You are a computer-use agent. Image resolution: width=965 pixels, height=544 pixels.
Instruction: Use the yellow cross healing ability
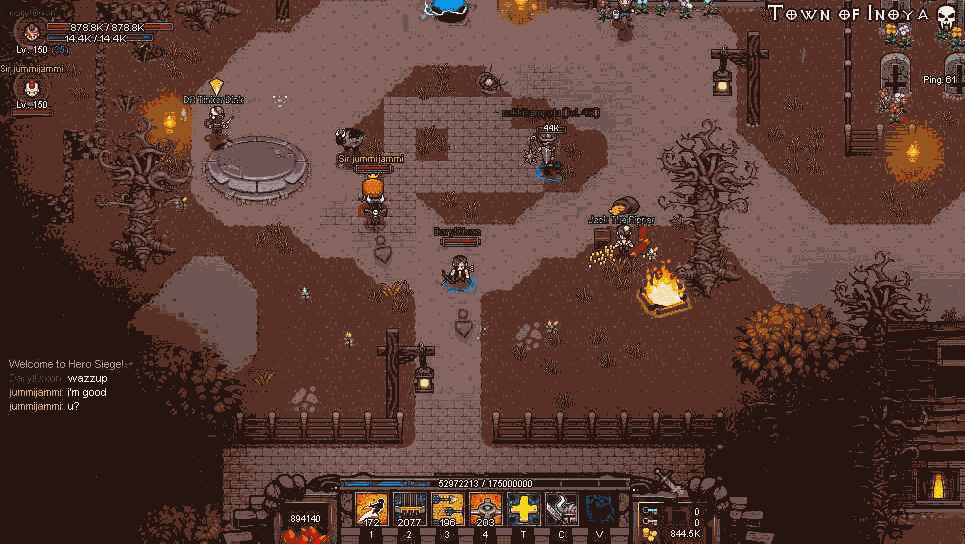(523, 509)
